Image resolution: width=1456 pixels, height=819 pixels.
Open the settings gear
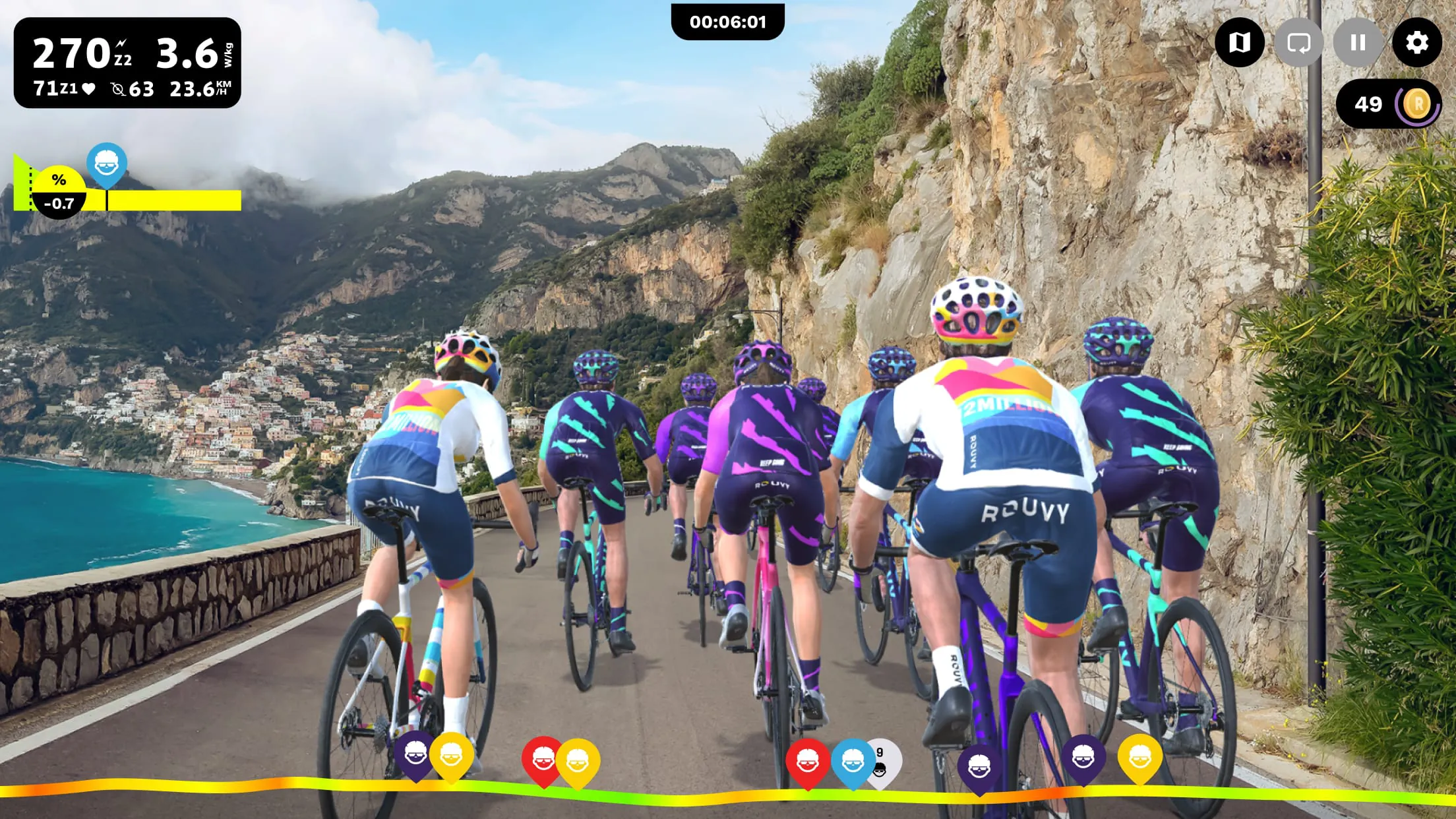tap(1415, 43)
